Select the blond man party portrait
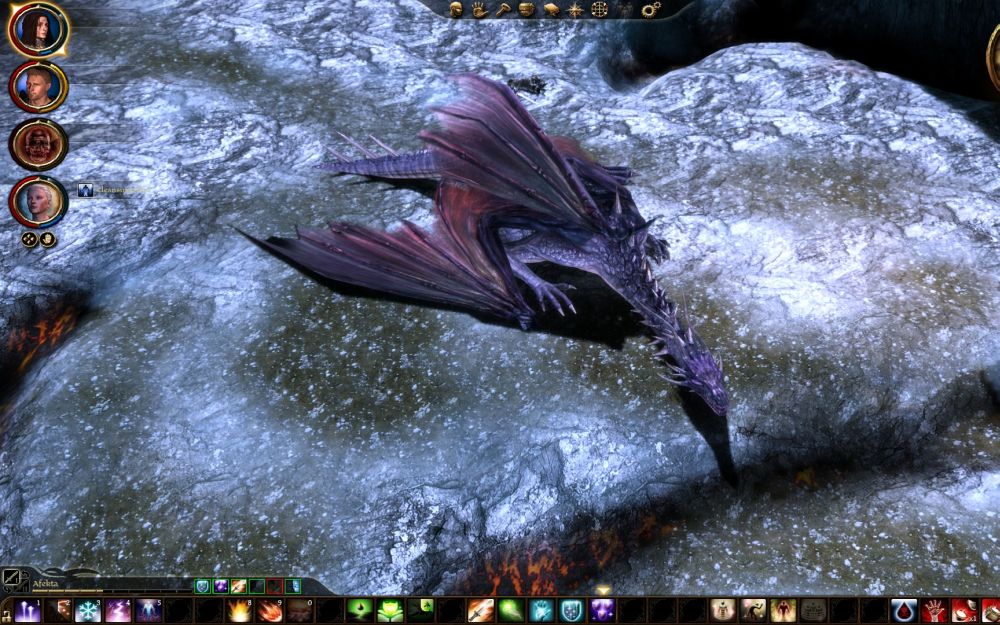This screenshot has width=1000, height=625. point(38,86)
